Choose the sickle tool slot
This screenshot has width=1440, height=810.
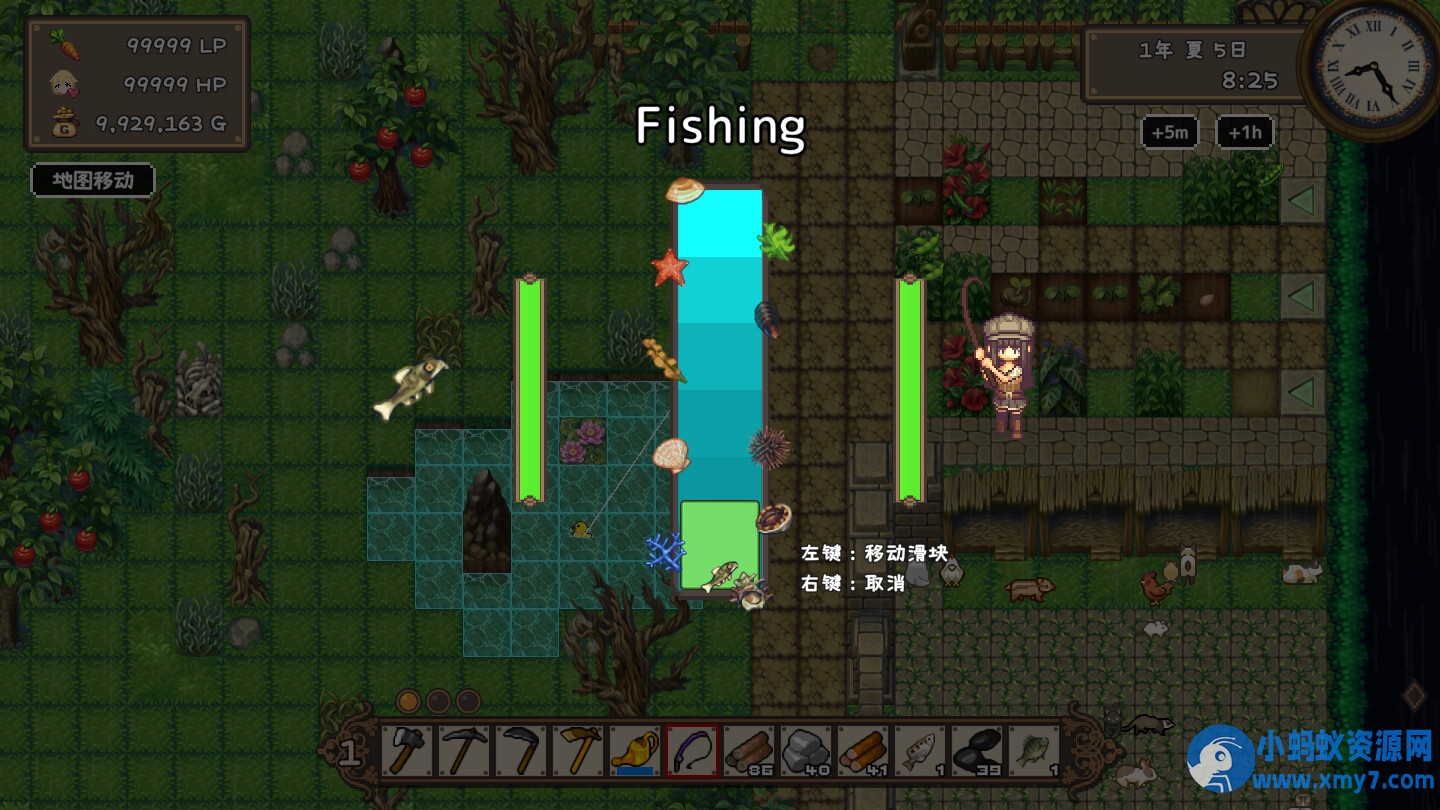tap(521, 750)
